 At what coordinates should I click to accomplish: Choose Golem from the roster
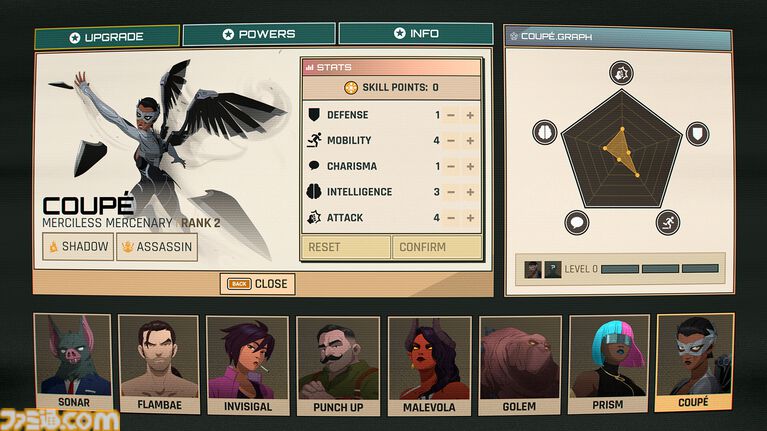pyautogui.click(x=520, y=364)
